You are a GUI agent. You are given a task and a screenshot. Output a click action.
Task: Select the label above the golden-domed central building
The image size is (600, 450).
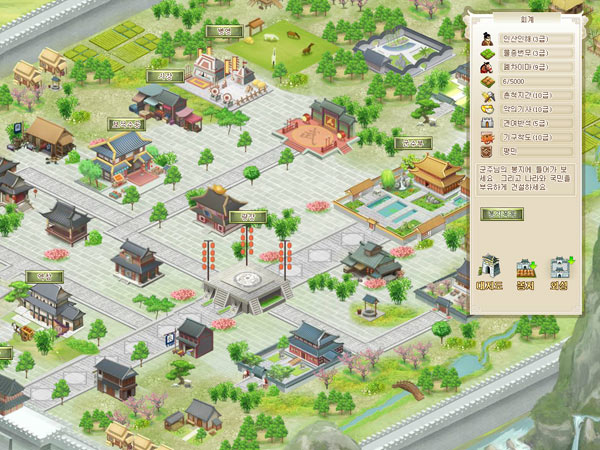click(241, 216)
